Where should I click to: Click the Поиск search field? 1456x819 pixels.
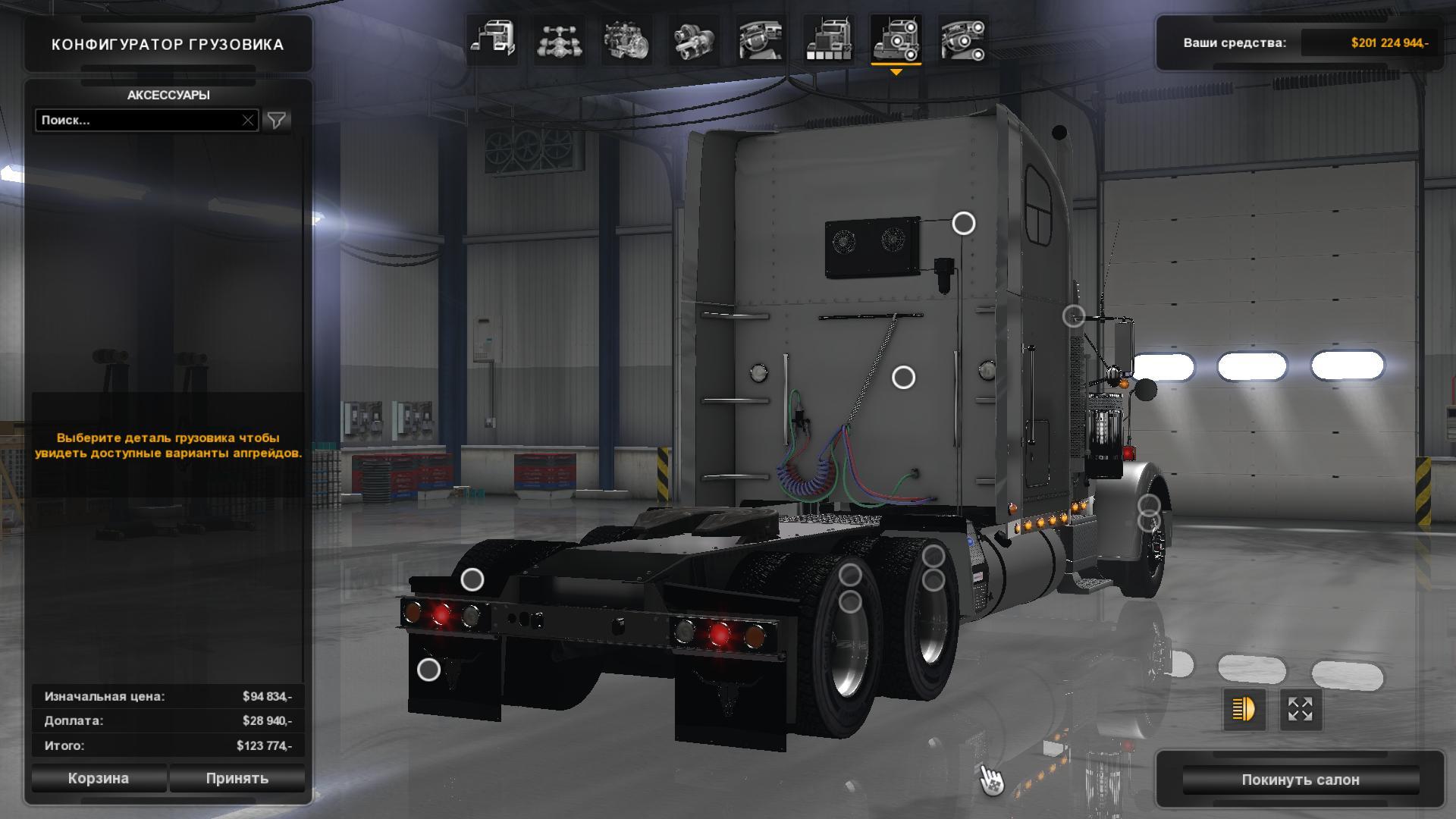pos(140,120)
